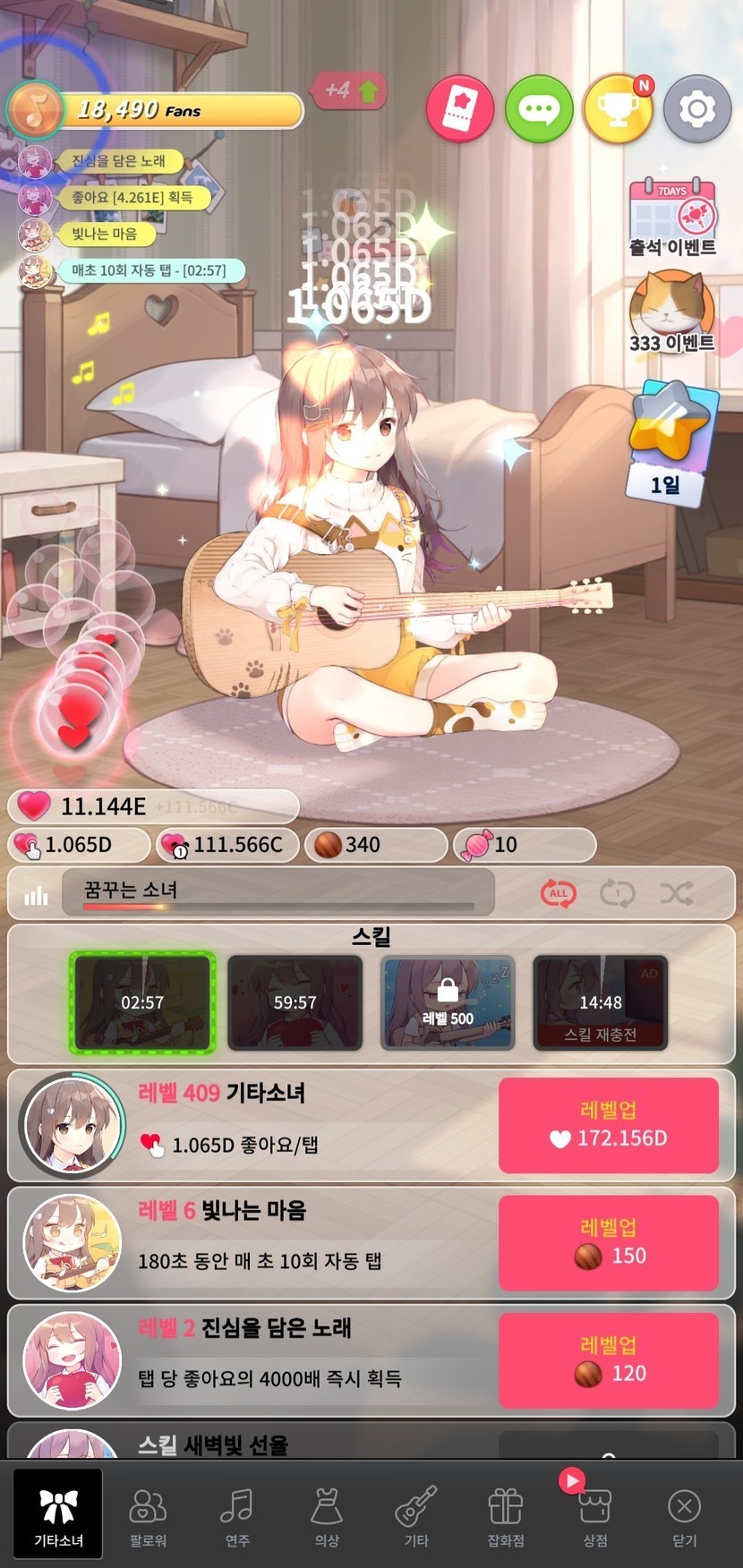This screenshot has height=1568, width=743.
Task: Select the locked 레벨 500 skill tile
Action: (x=448, y=1002)
